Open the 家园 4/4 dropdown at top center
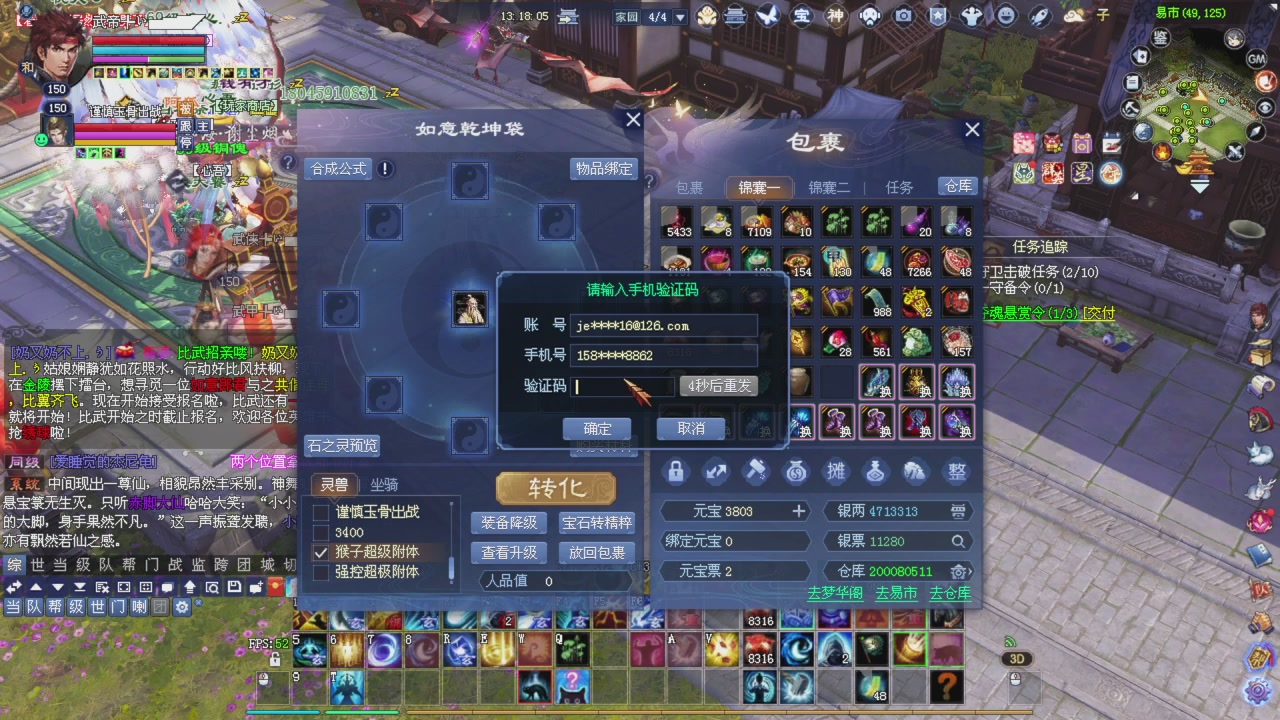The width and height of the screenshot is (1280, 720). click(679, 16)
